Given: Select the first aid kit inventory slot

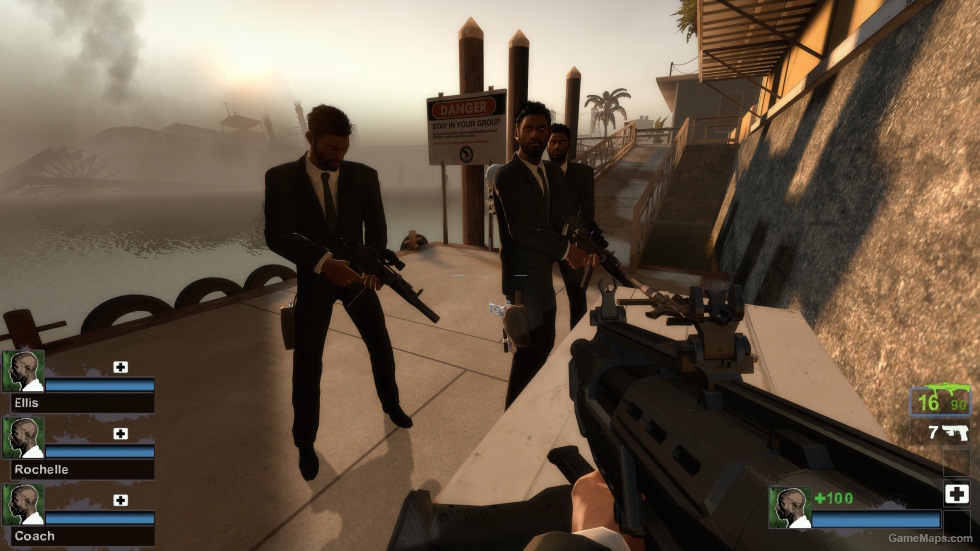Looking at the screenshot, I should 956,494.
